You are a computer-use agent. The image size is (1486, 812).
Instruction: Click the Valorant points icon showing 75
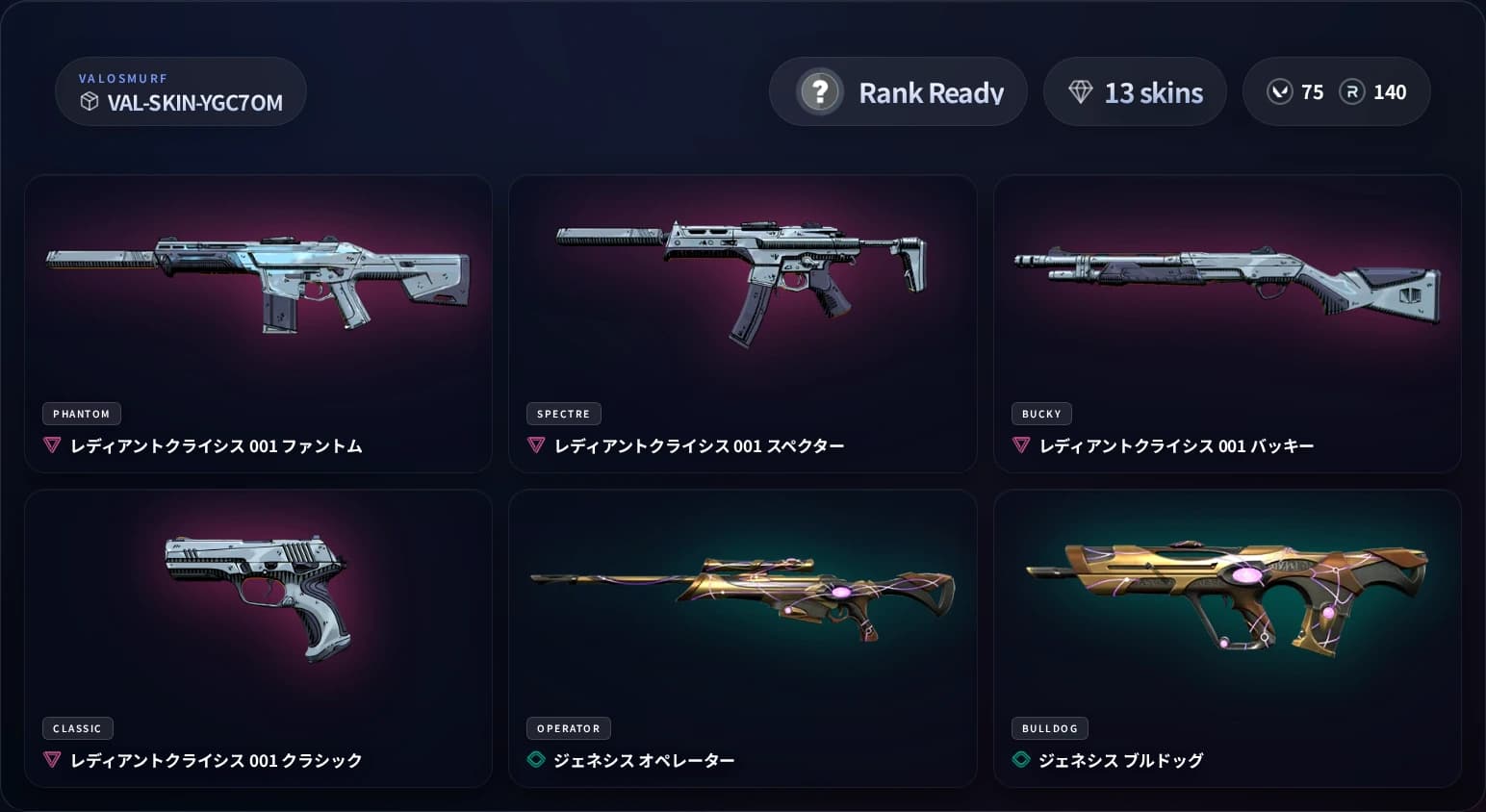1280,91
